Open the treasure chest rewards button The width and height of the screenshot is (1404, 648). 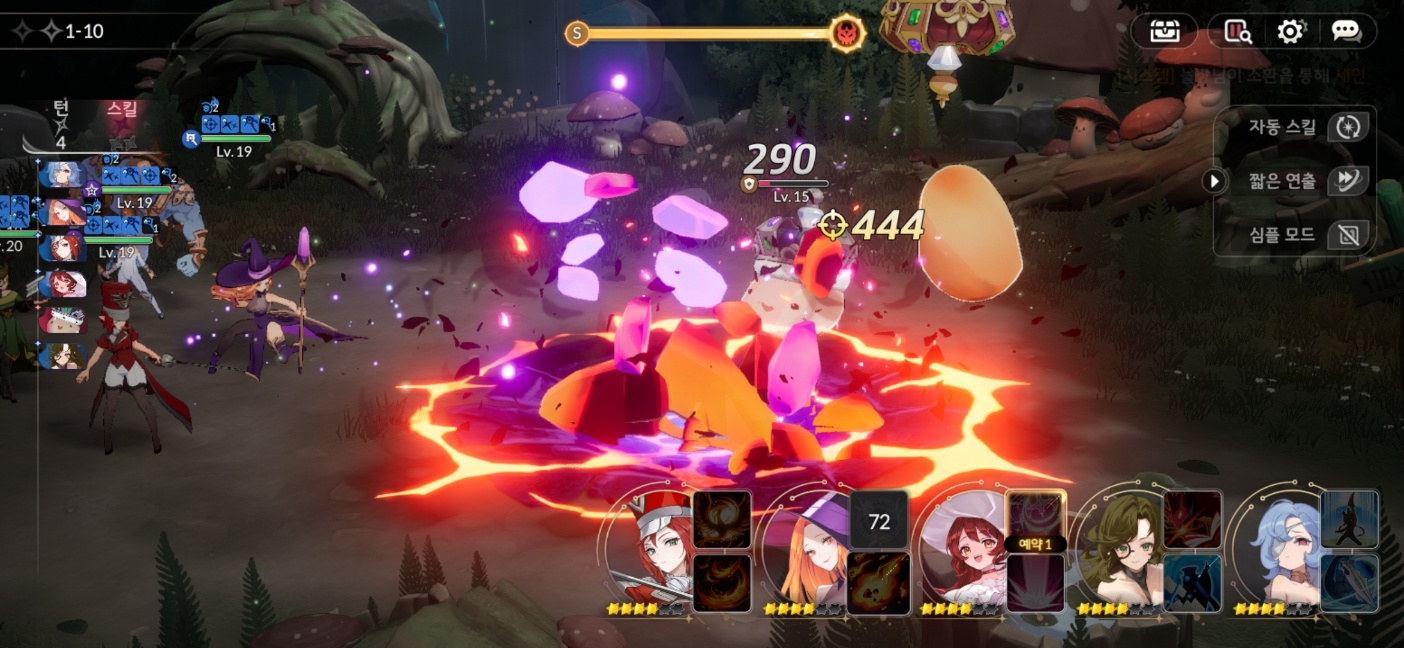point(1164,31)
